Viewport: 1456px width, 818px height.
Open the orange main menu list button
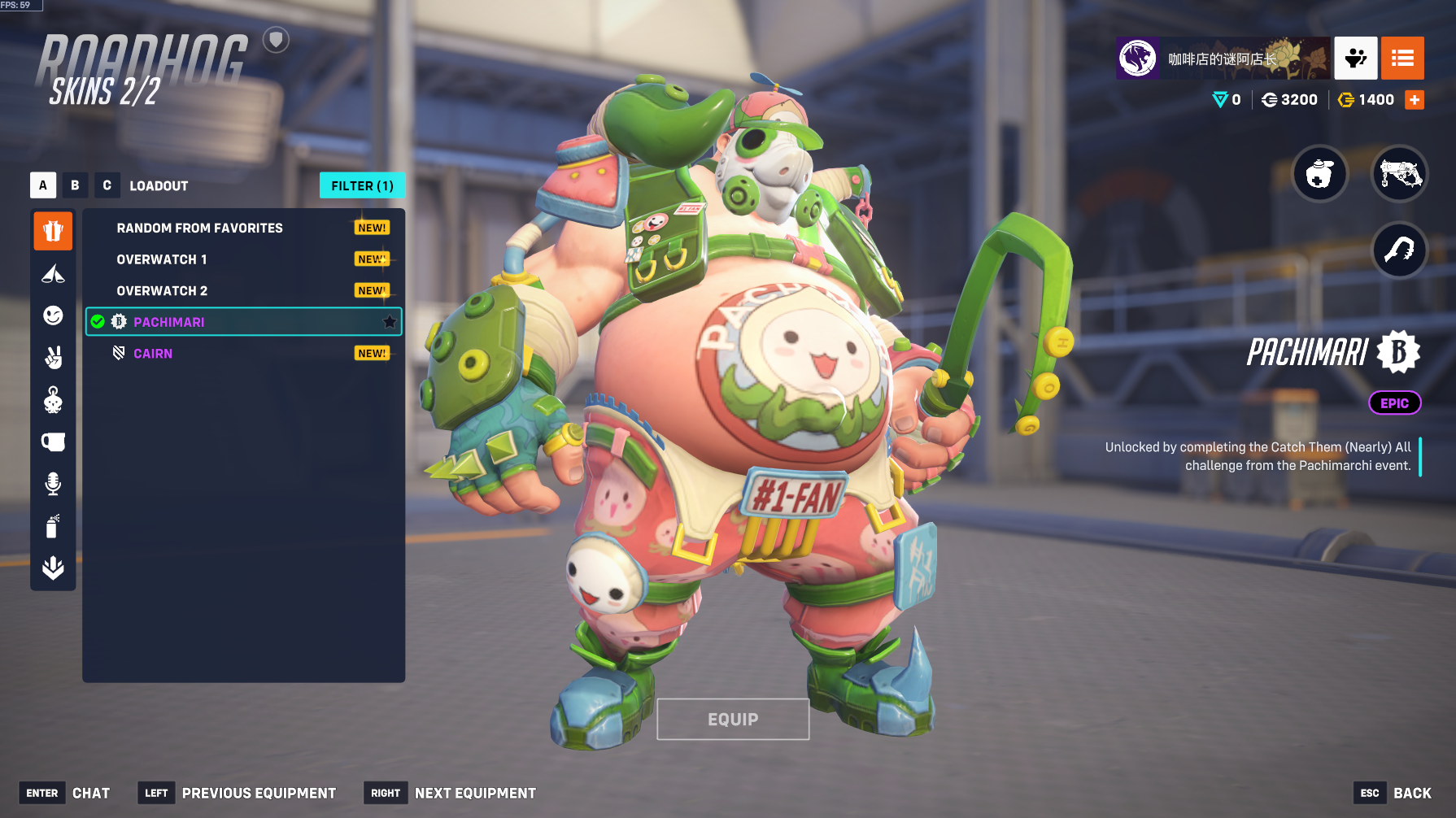tap(1402, 58)
